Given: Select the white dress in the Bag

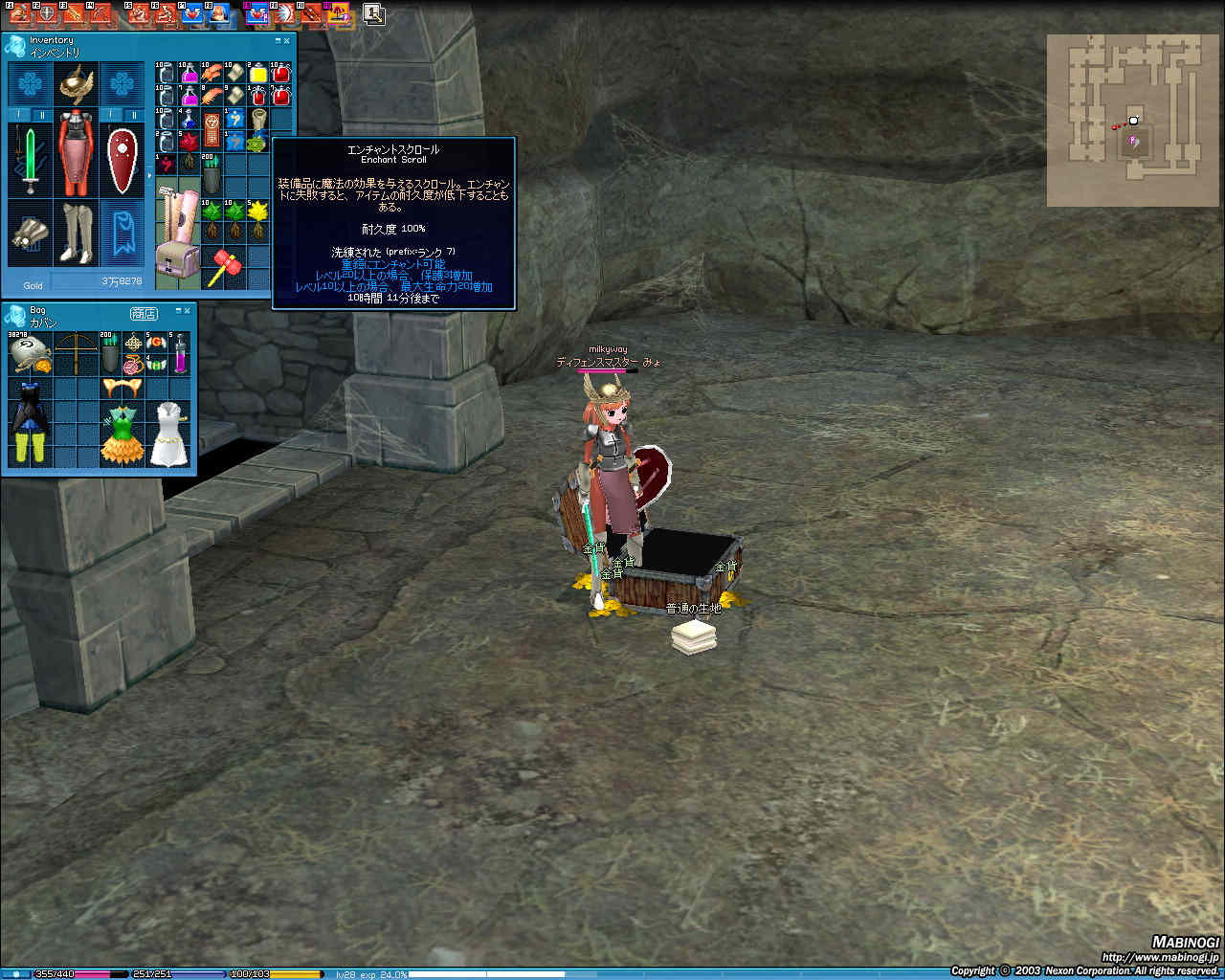Looking at the screenshot, I should (168, 434).
